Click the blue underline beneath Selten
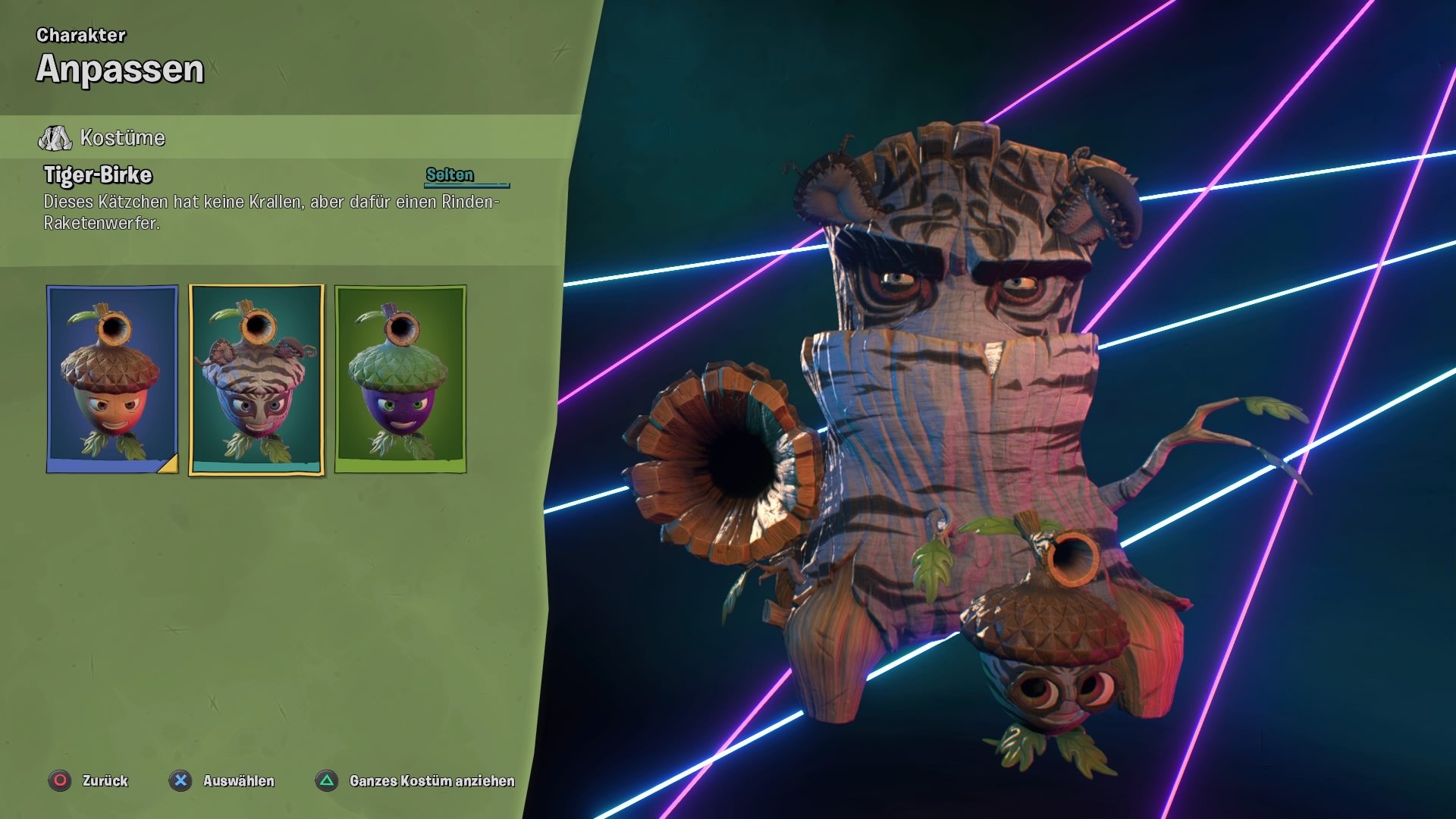The width and height of the screenshot is (1456, 819). click(466, 185)
